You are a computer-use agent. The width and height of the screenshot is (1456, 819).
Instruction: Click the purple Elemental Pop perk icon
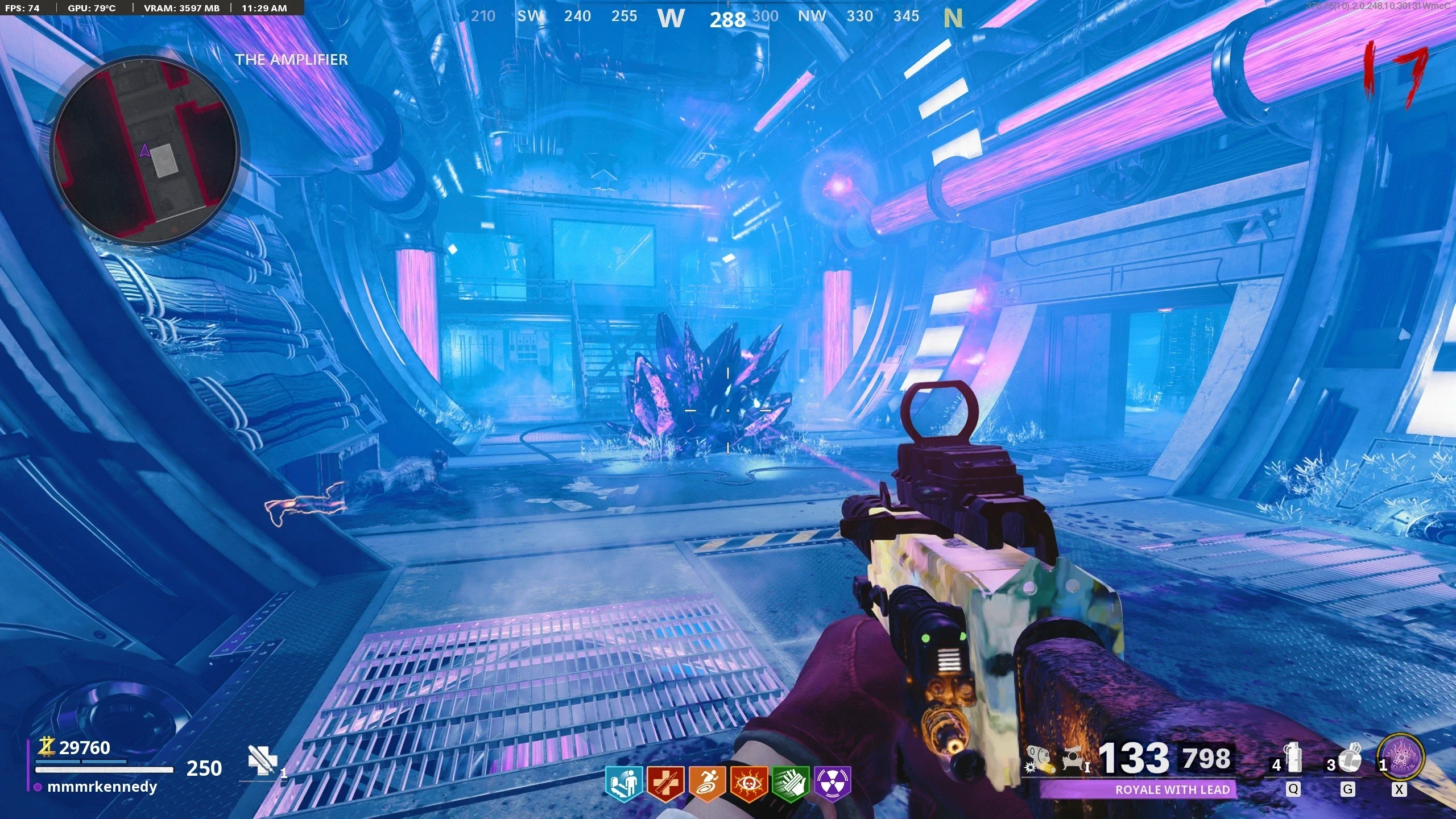pyautogui.click(x=832, y=784)
